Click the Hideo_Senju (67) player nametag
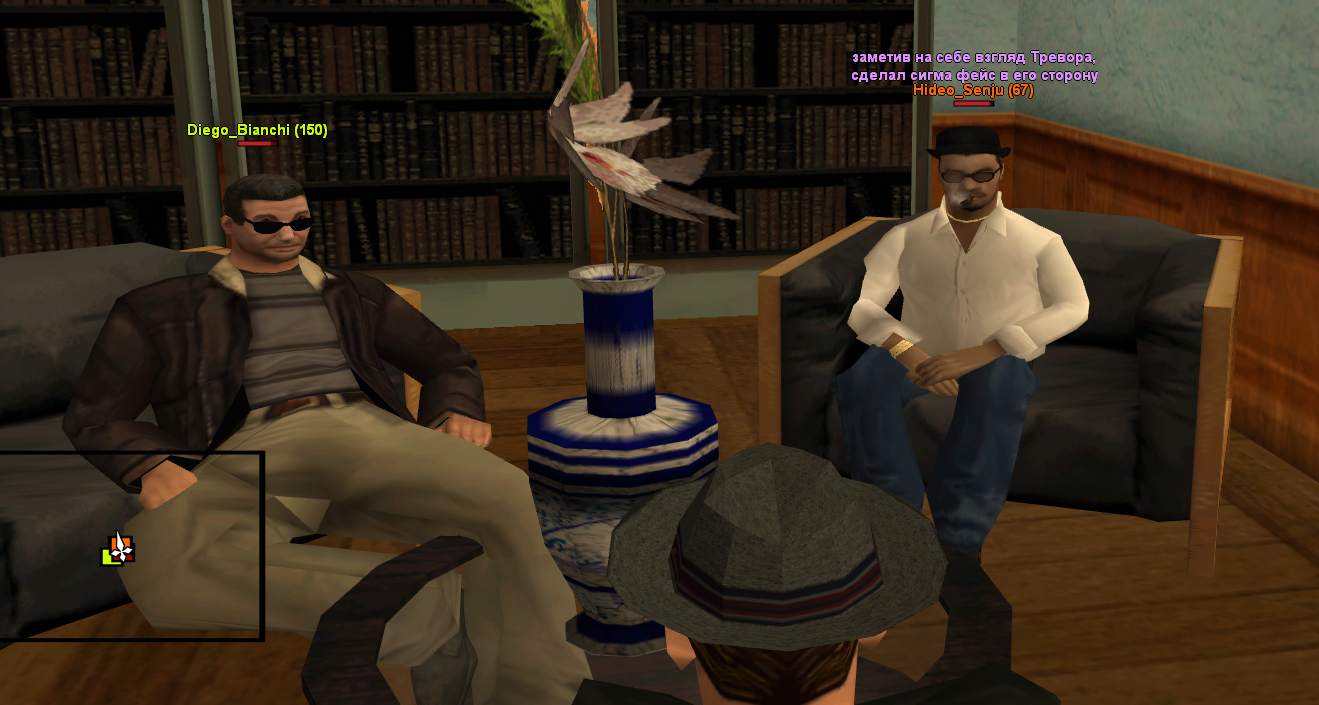This screenshot has height=705, width=1319. (x=973, y=90)
